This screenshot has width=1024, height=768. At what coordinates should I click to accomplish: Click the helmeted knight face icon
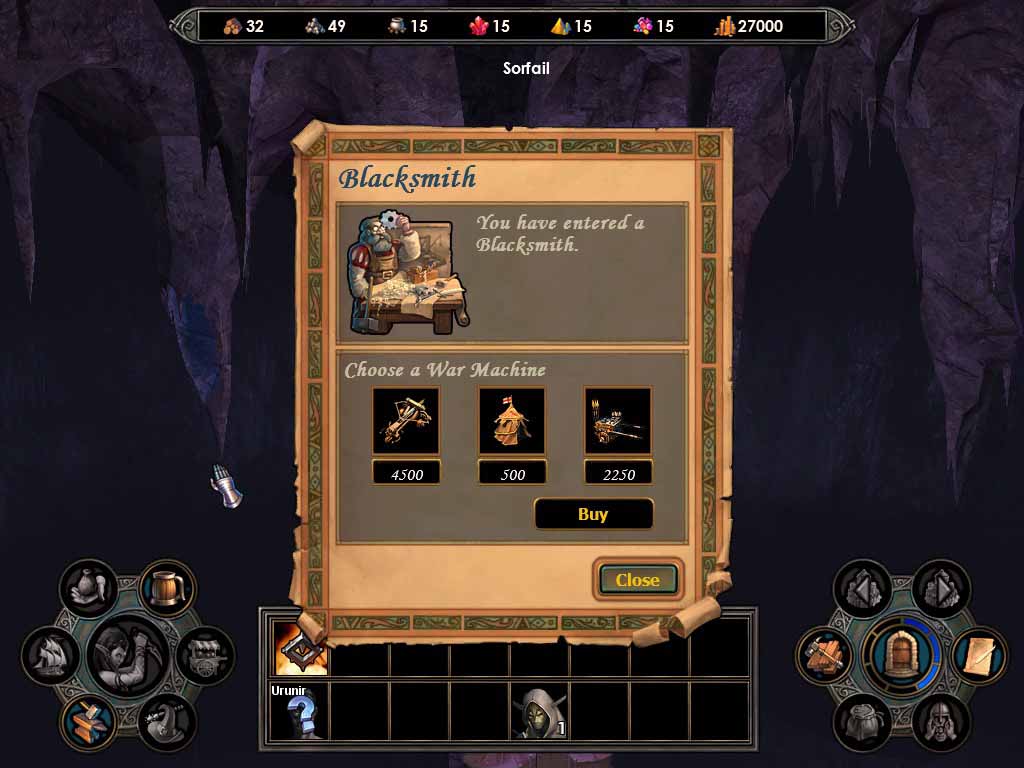(940, 722)
